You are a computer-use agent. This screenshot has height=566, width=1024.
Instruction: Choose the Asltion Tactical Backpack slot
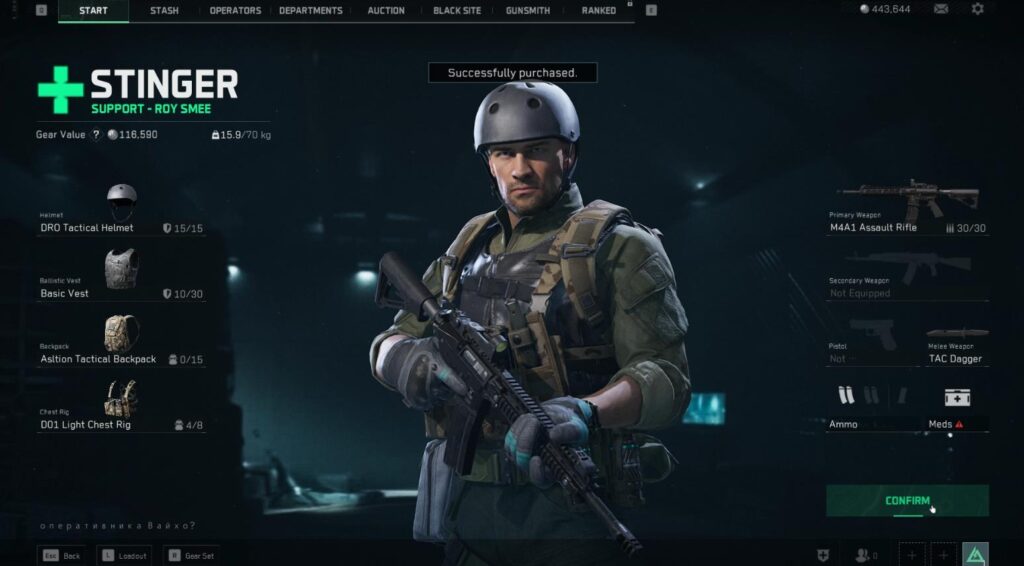[x=121, y=341]
